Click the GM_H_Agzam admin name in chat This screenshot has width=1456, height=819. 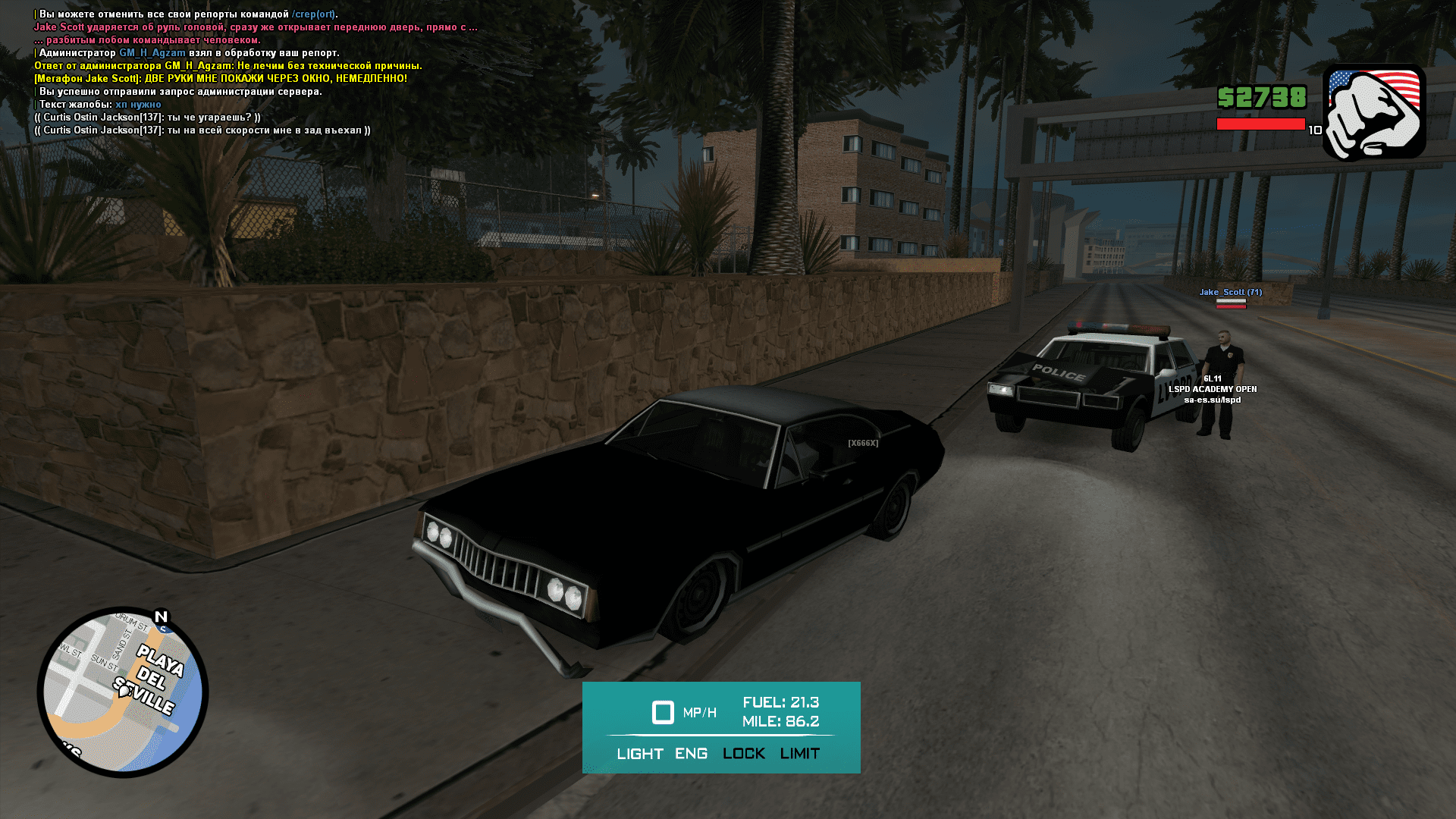tap(152, 53)
